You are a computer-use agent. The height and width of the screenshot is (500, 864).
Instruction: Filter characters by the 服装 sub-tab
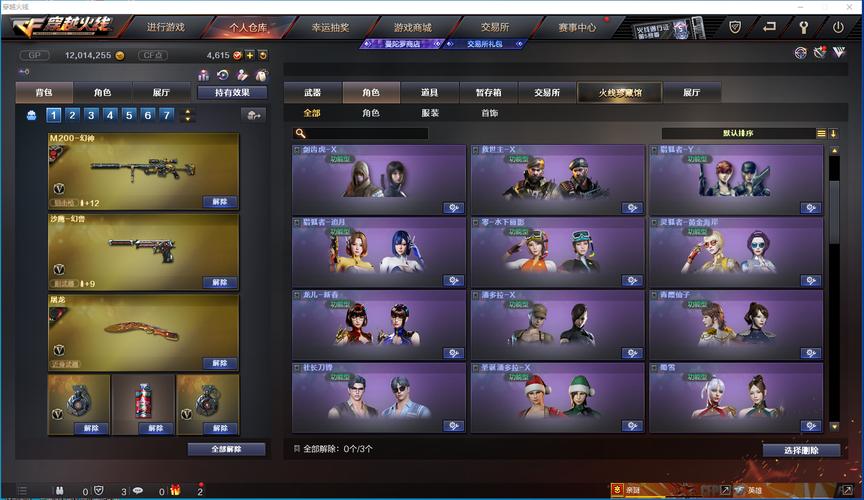click(430, 113)
